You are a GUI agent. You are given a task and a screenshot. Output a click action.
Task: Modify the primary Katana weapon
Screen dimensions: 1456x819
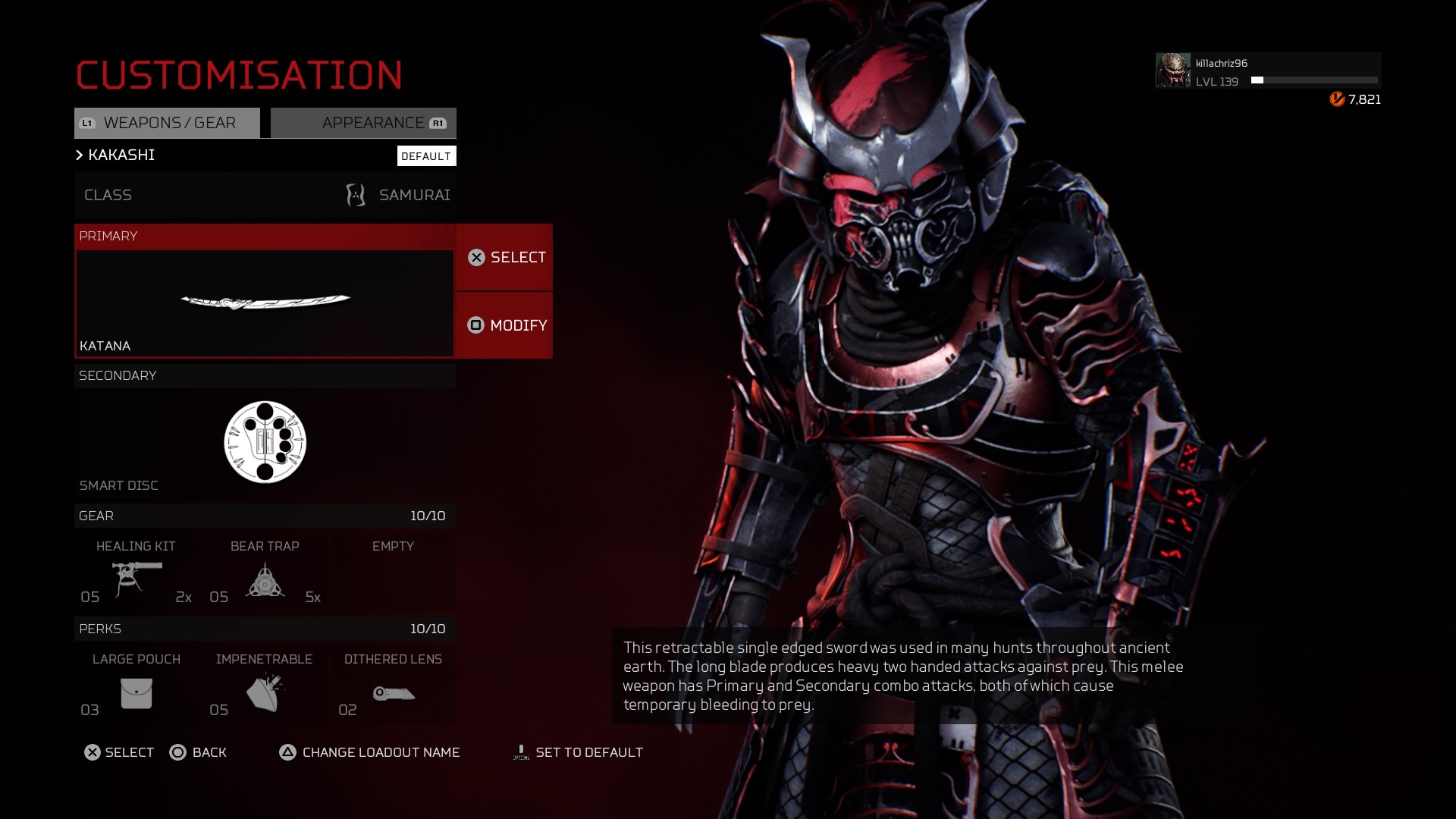point(505,325)
